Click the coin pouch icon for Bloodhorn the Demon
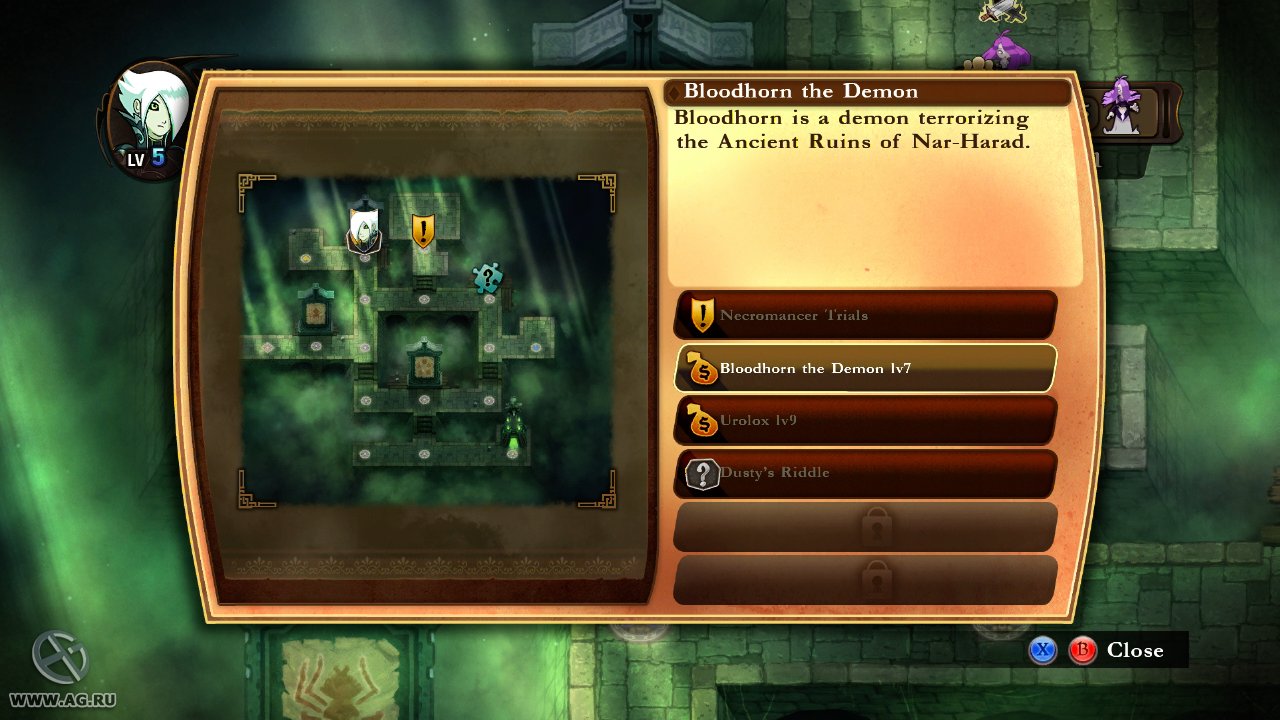 [x=700, y=367]
